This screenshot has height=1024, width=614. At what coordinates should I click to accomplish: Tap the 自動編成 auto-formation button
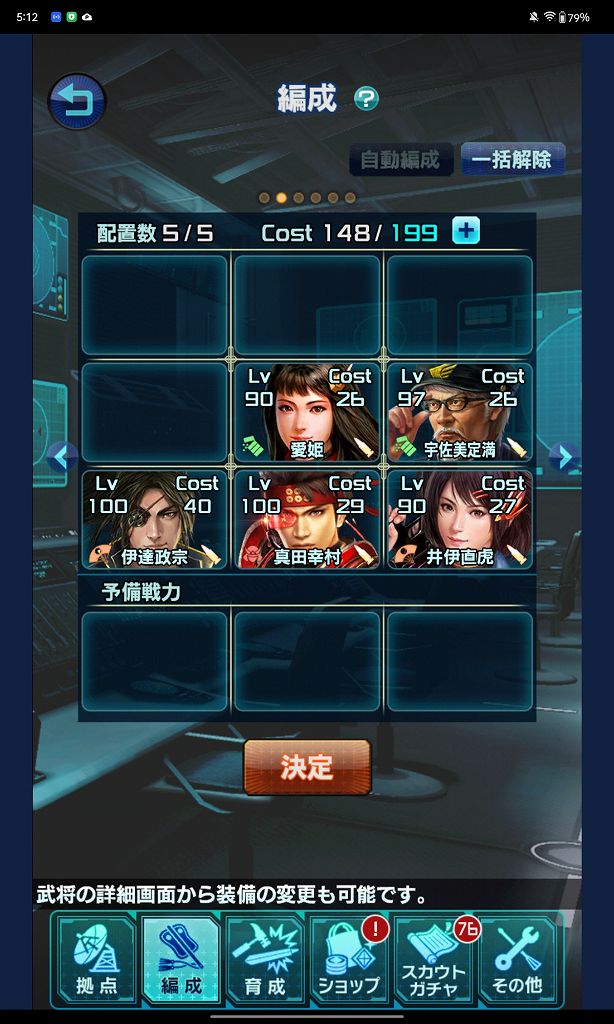[400, 160]
